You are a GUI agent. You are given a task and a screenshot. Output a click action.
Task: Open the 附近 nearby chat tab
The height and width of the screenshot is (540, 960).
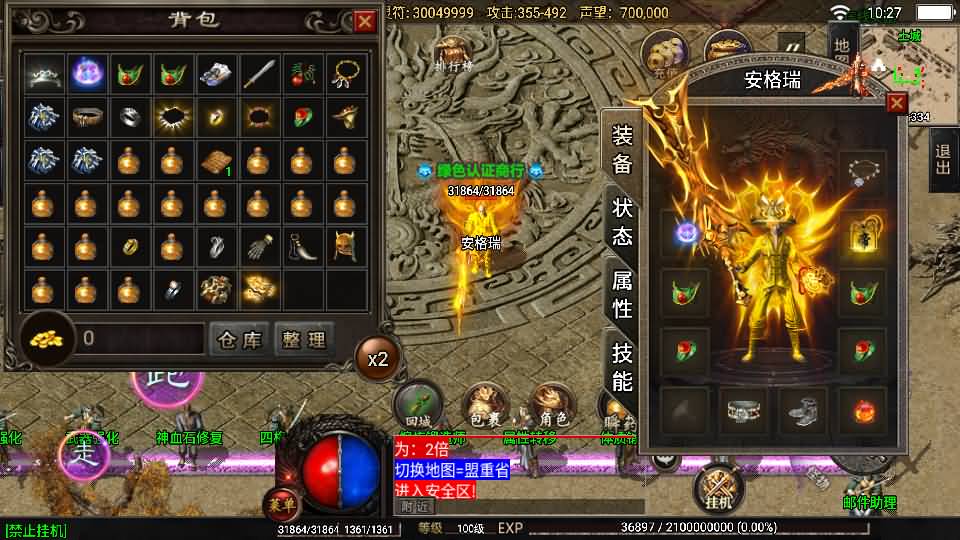(411, 507)
